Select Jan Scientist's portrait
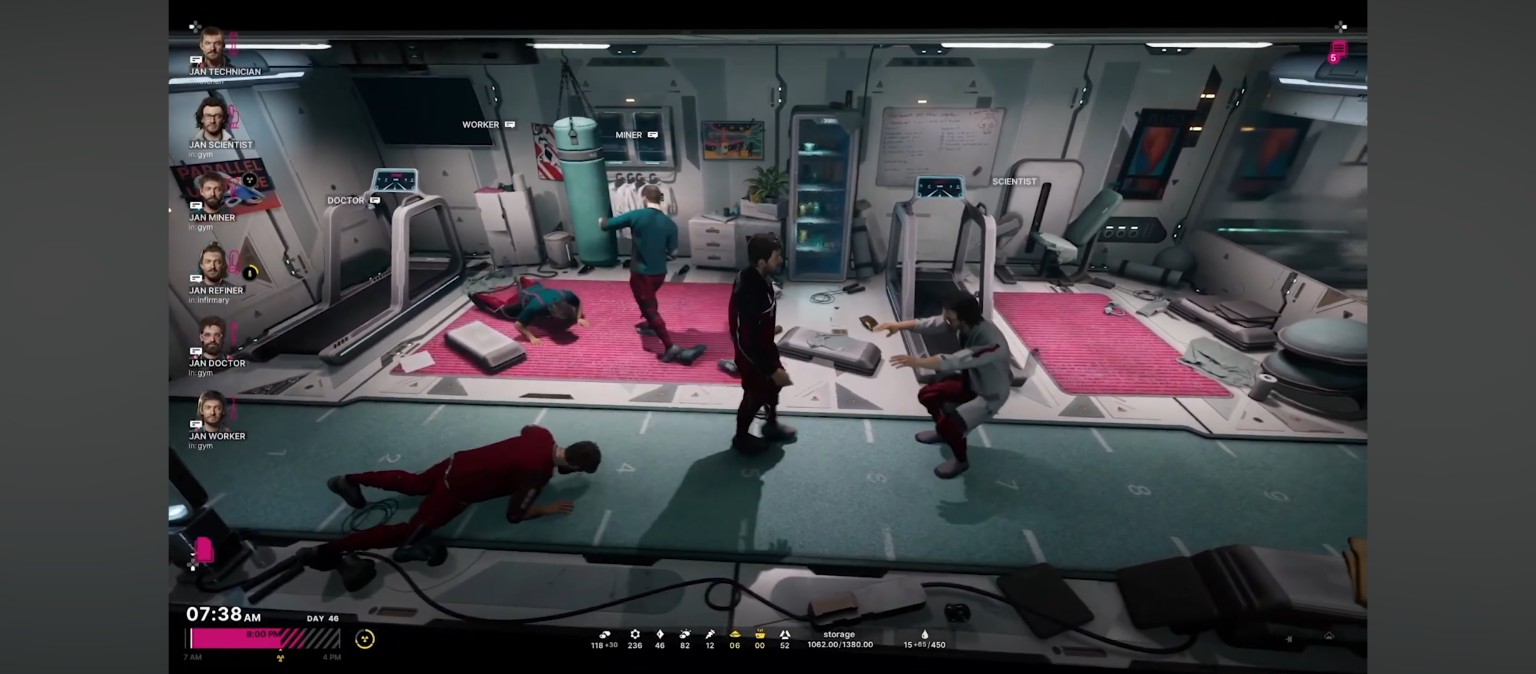Screen dimensions: 1536x674 pyautogui.click(x=212, y=119)
